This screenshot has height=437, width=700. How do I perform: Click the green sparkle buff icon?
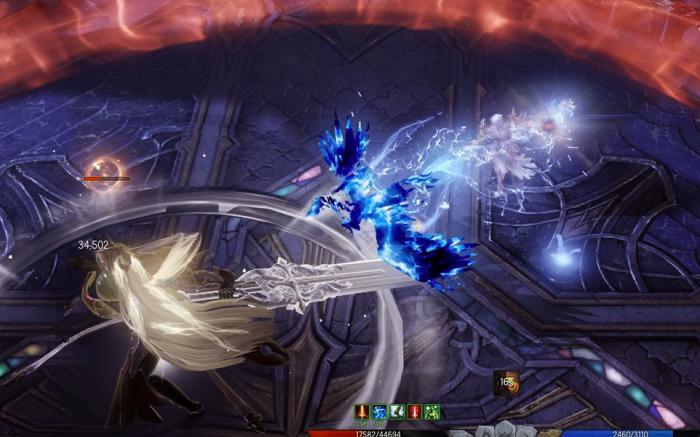[x=432, y=412]
